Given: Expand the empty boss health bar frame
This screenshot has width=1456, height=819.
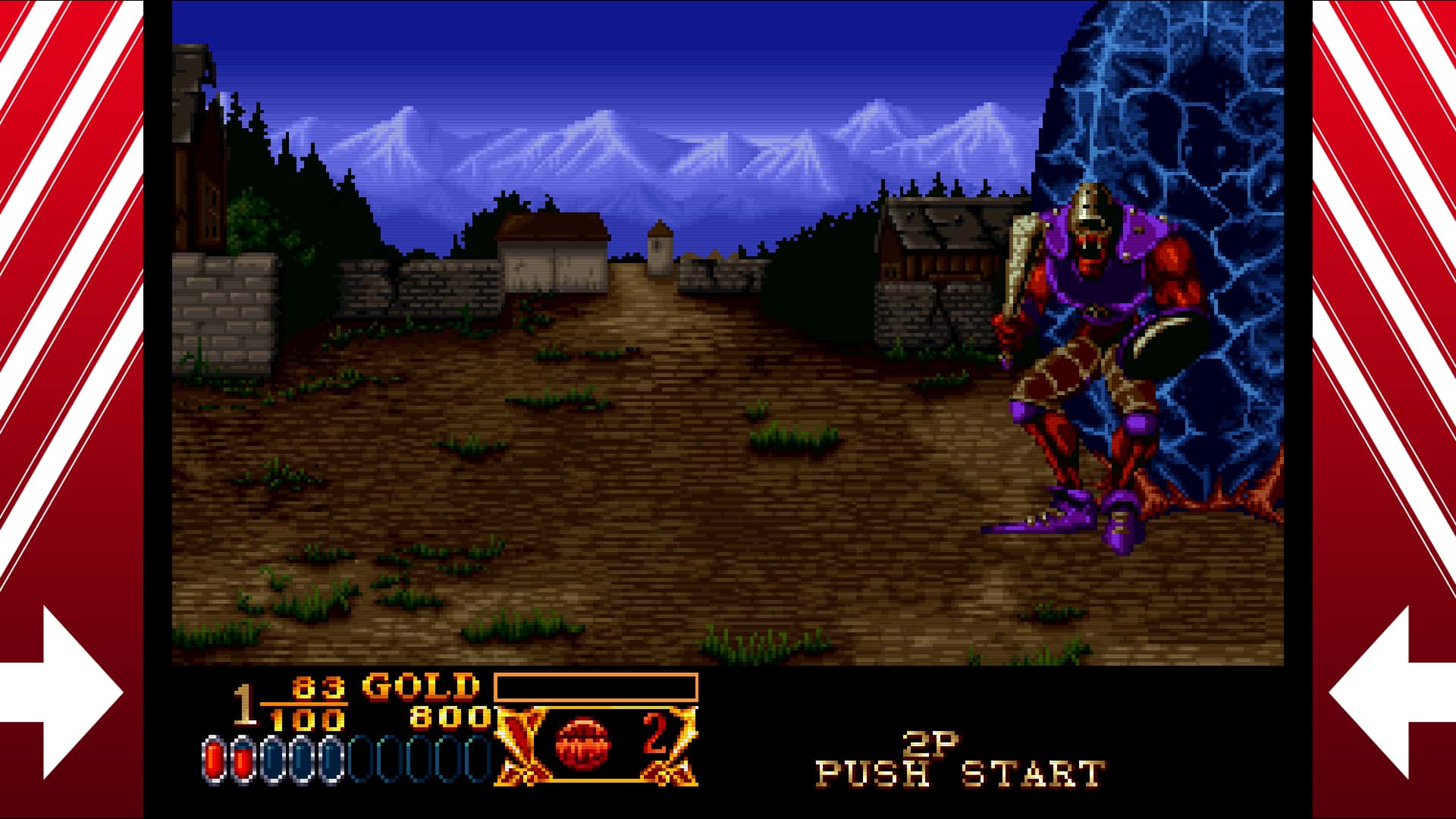Looking at the screenshot, I should (x=595, y=689).
